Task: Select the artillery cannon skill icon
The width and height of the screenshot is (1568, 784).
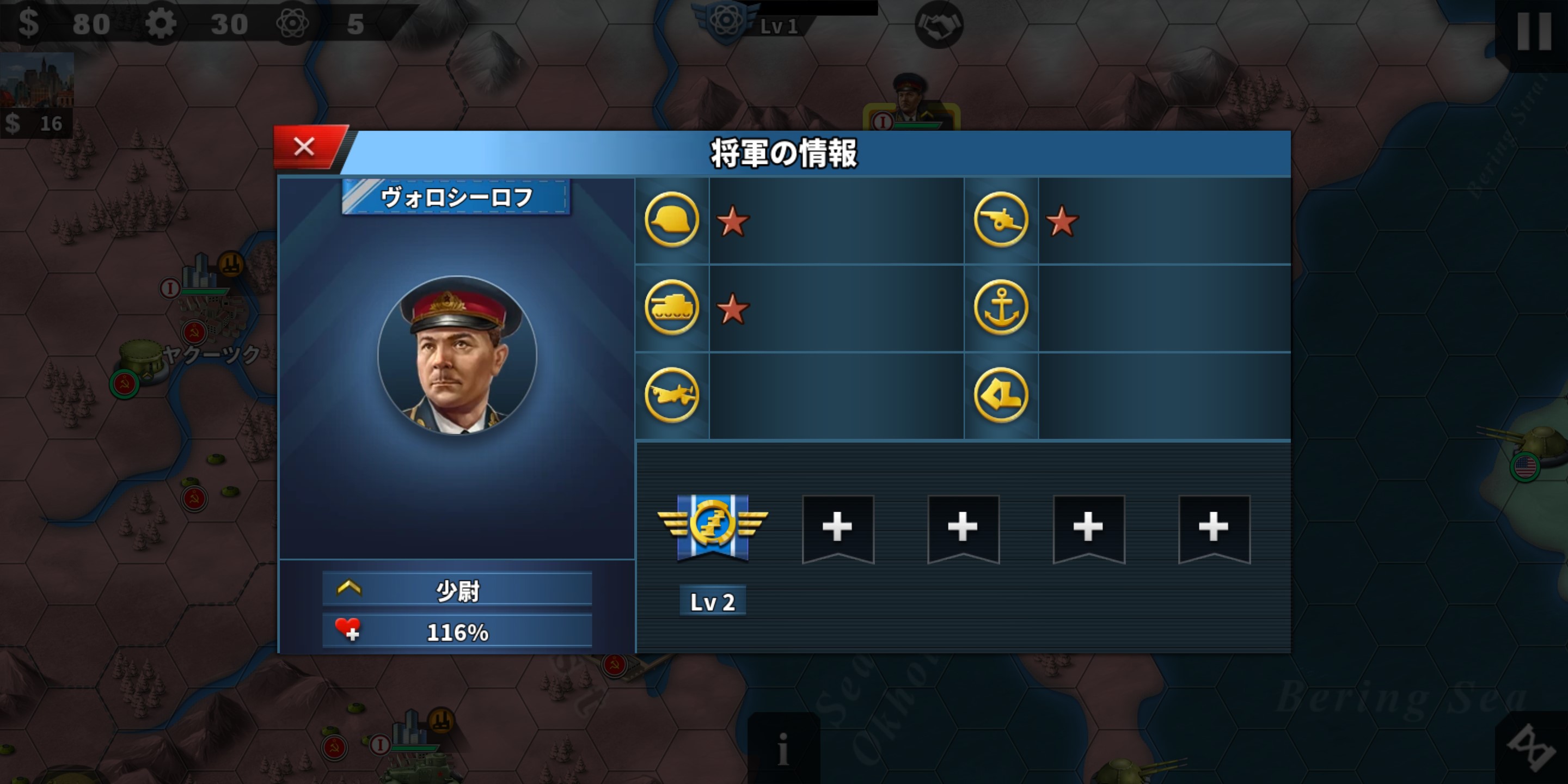Action: click(1001, 222)
